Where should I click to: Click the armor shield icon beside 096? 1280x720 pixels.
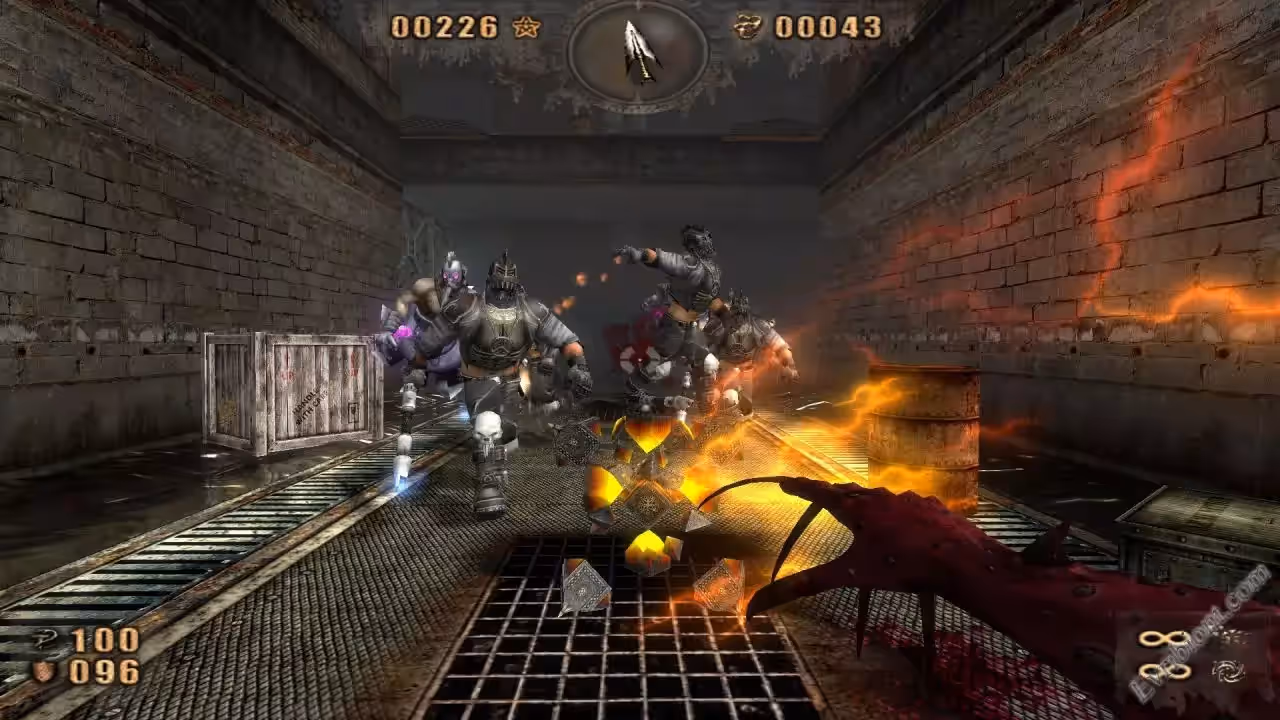pos(44,671)
